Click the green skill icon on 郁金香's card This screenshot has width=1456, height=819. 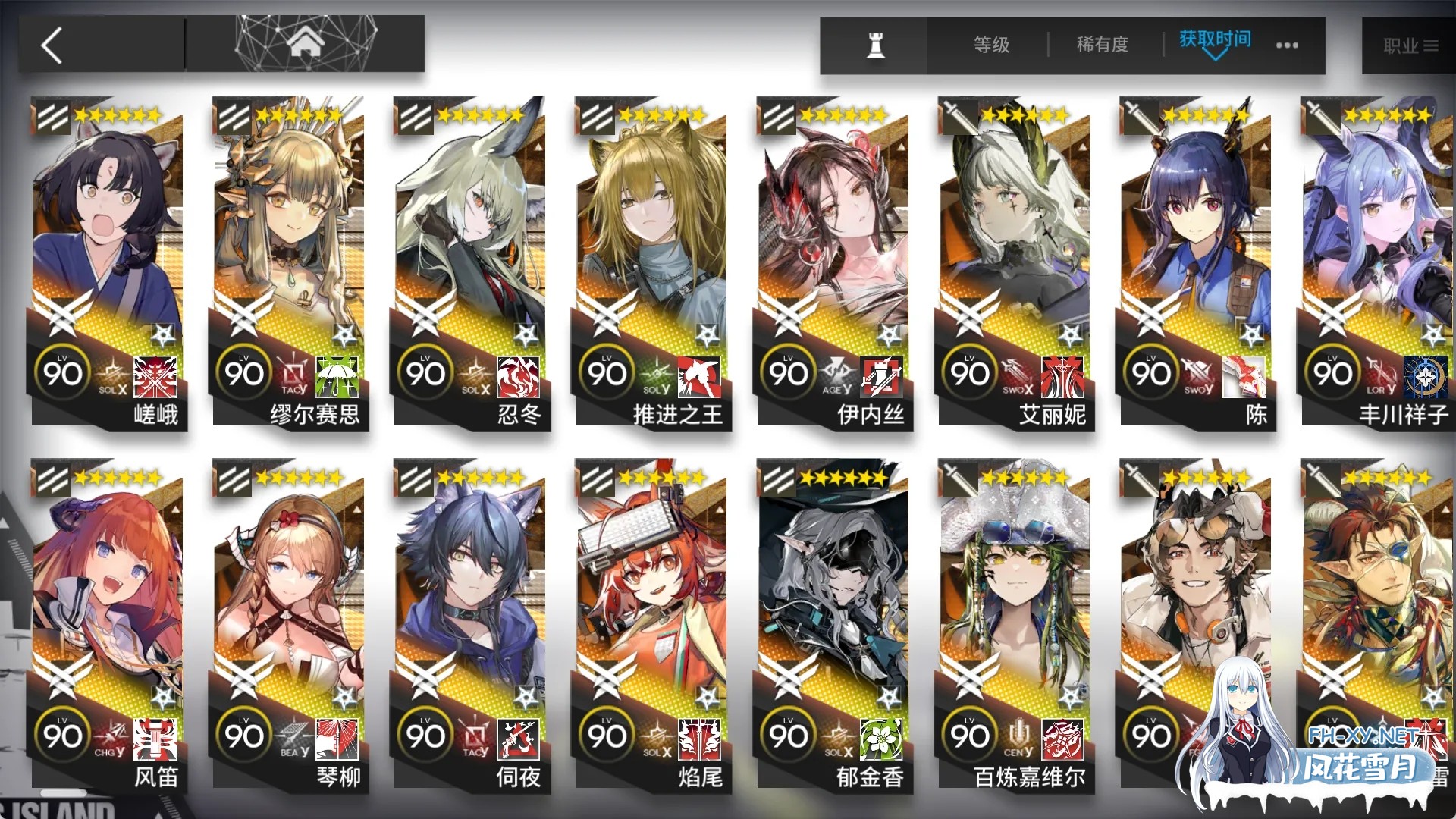[x=881, y=741]
